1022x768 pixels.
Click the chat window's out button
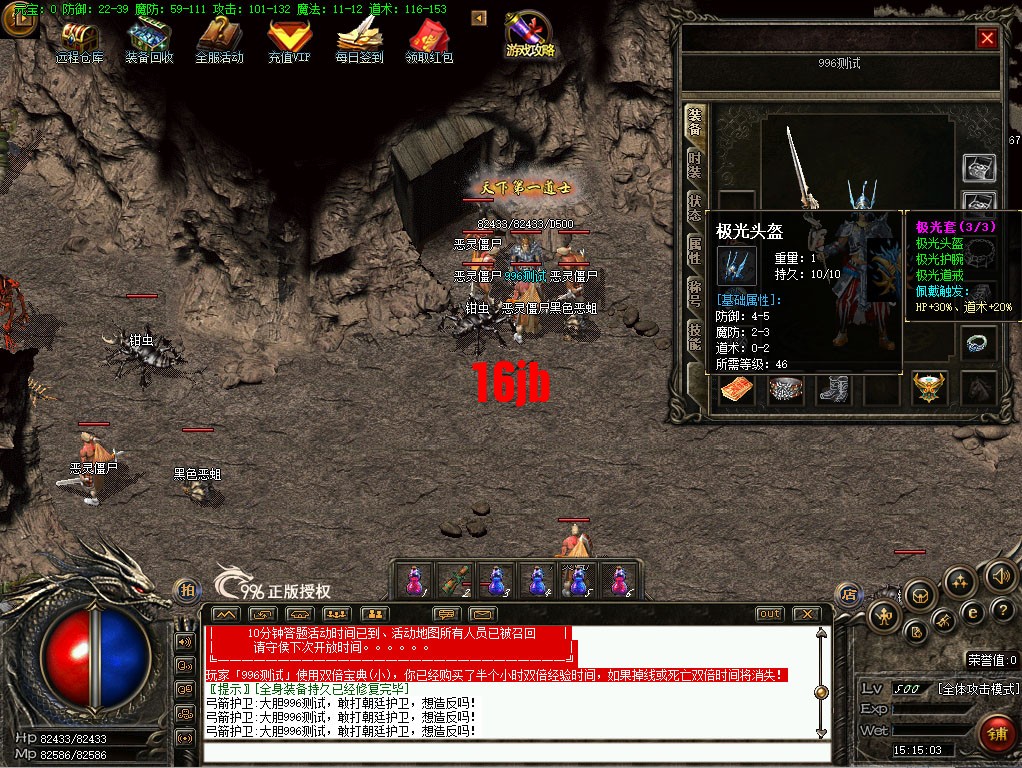769,613
